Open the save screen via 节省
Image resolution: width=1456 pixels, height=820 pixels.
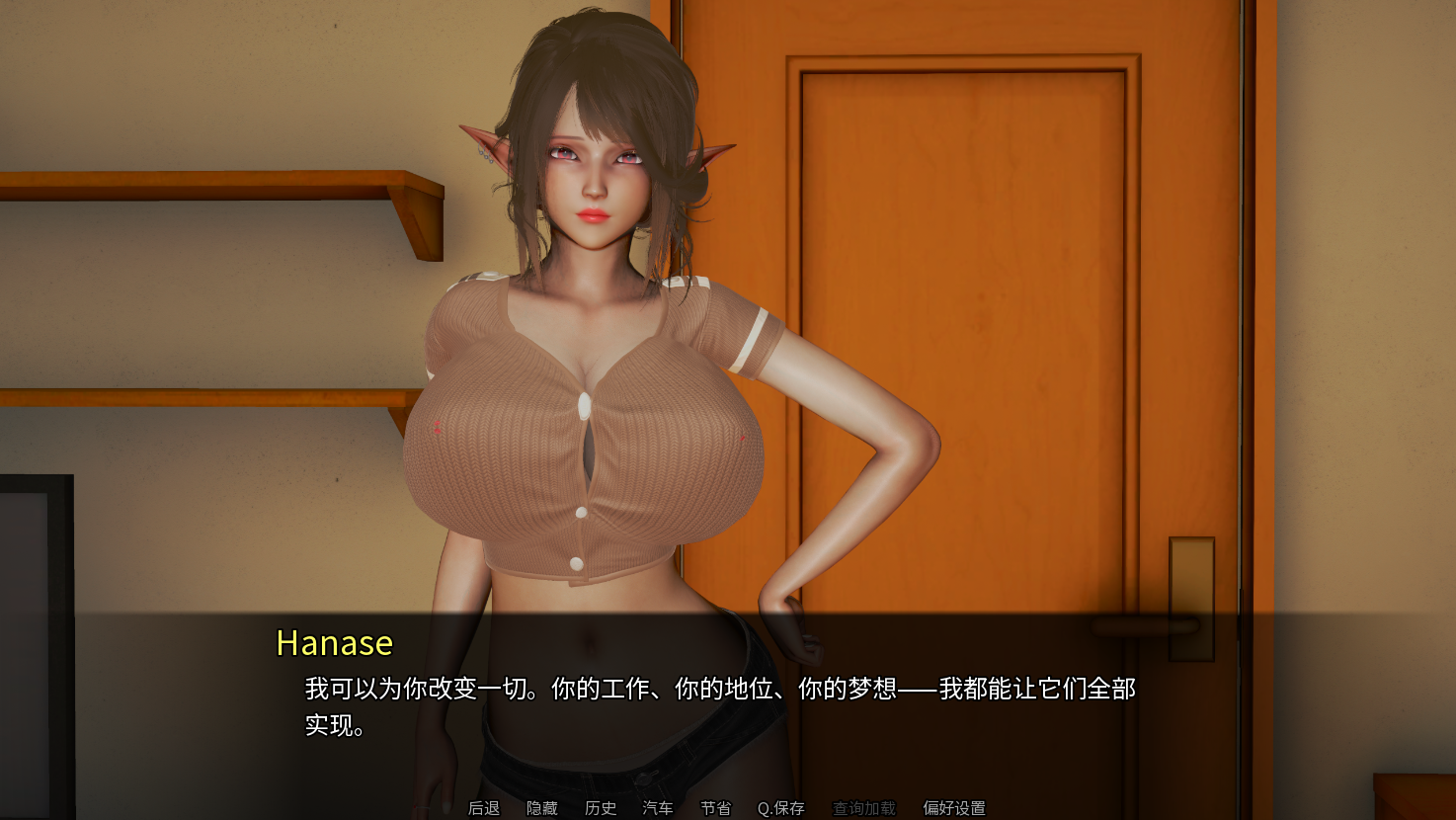coord(716,808)
